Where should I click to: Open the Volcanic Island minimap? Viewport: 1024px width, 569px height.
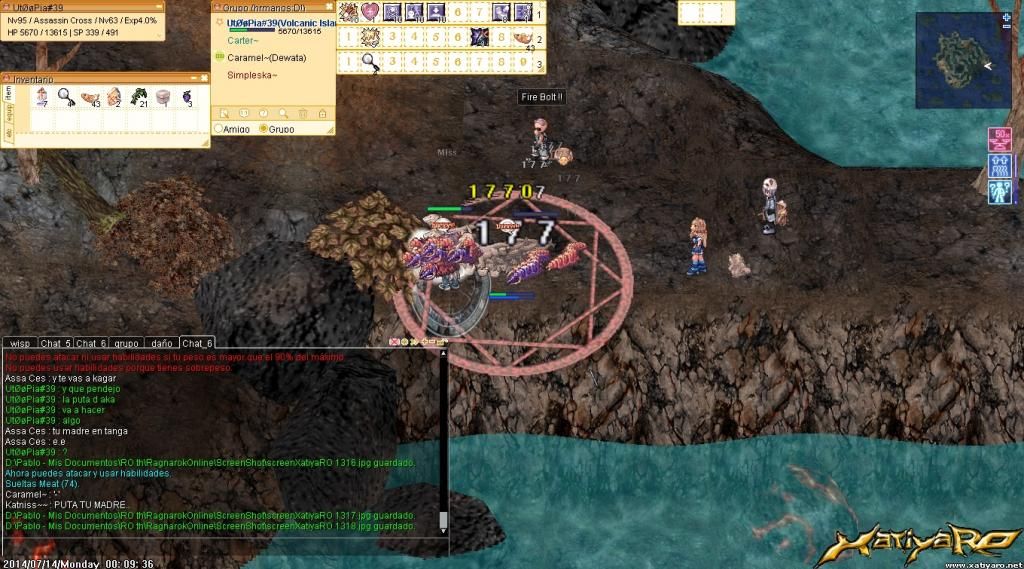coord(958,58)
